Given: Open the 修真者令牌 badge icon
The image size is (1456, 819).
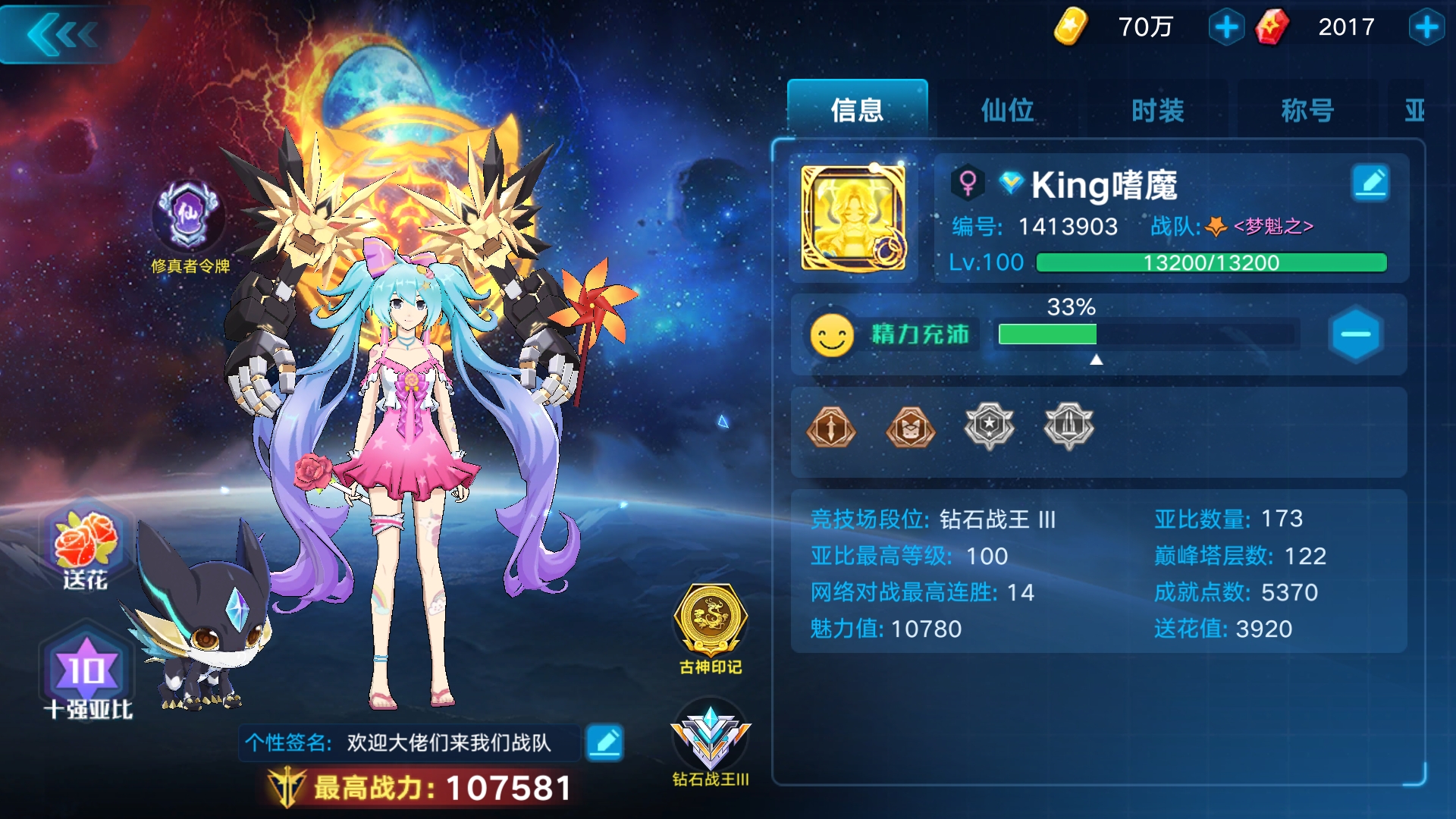Looking at the screenshot, I should tap(190, 212).
